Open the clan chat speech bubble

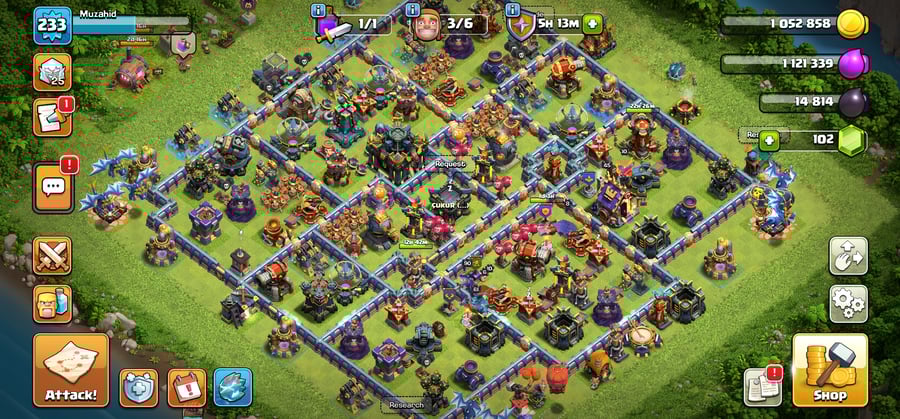click(x=52, y=186)
